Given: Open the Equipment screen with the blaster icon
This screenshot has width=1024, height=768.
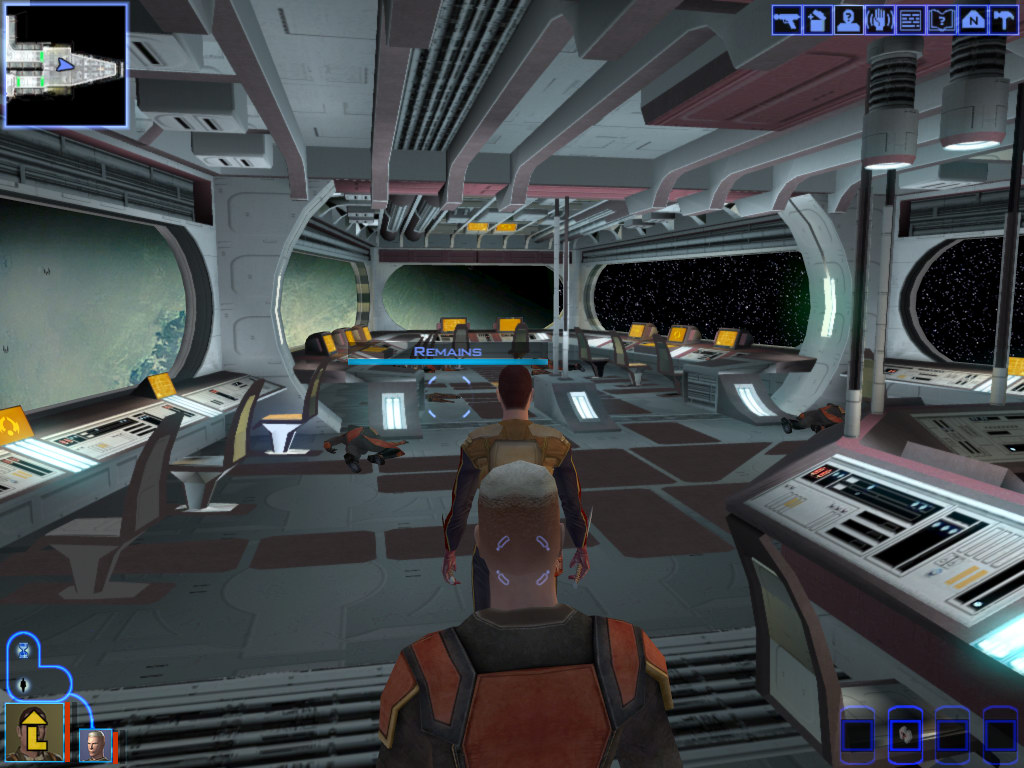Looking at the screenshot, I should pos(786,20).
